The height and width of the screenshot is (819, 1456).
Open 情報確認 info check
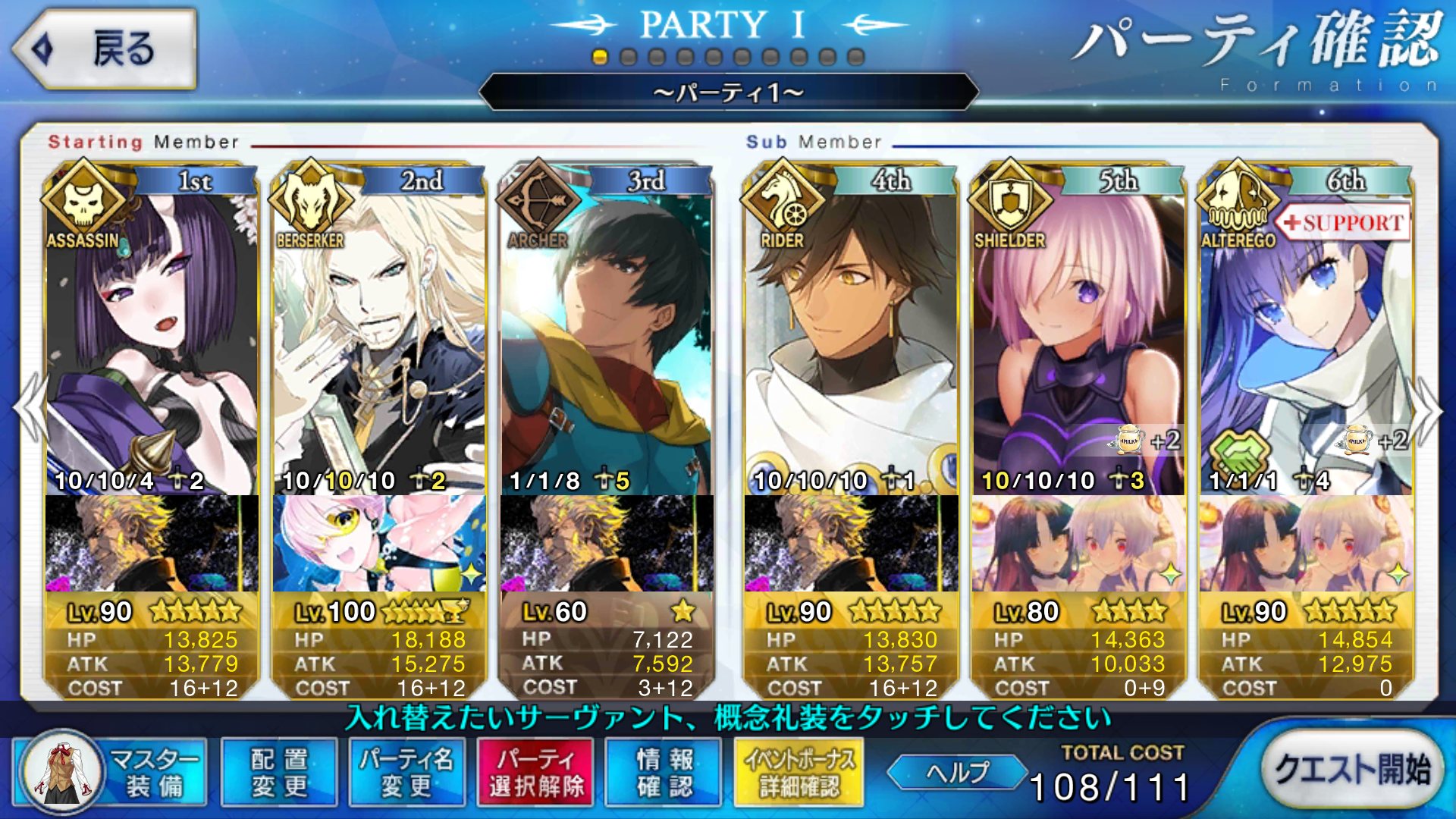[x=665, y=772]
